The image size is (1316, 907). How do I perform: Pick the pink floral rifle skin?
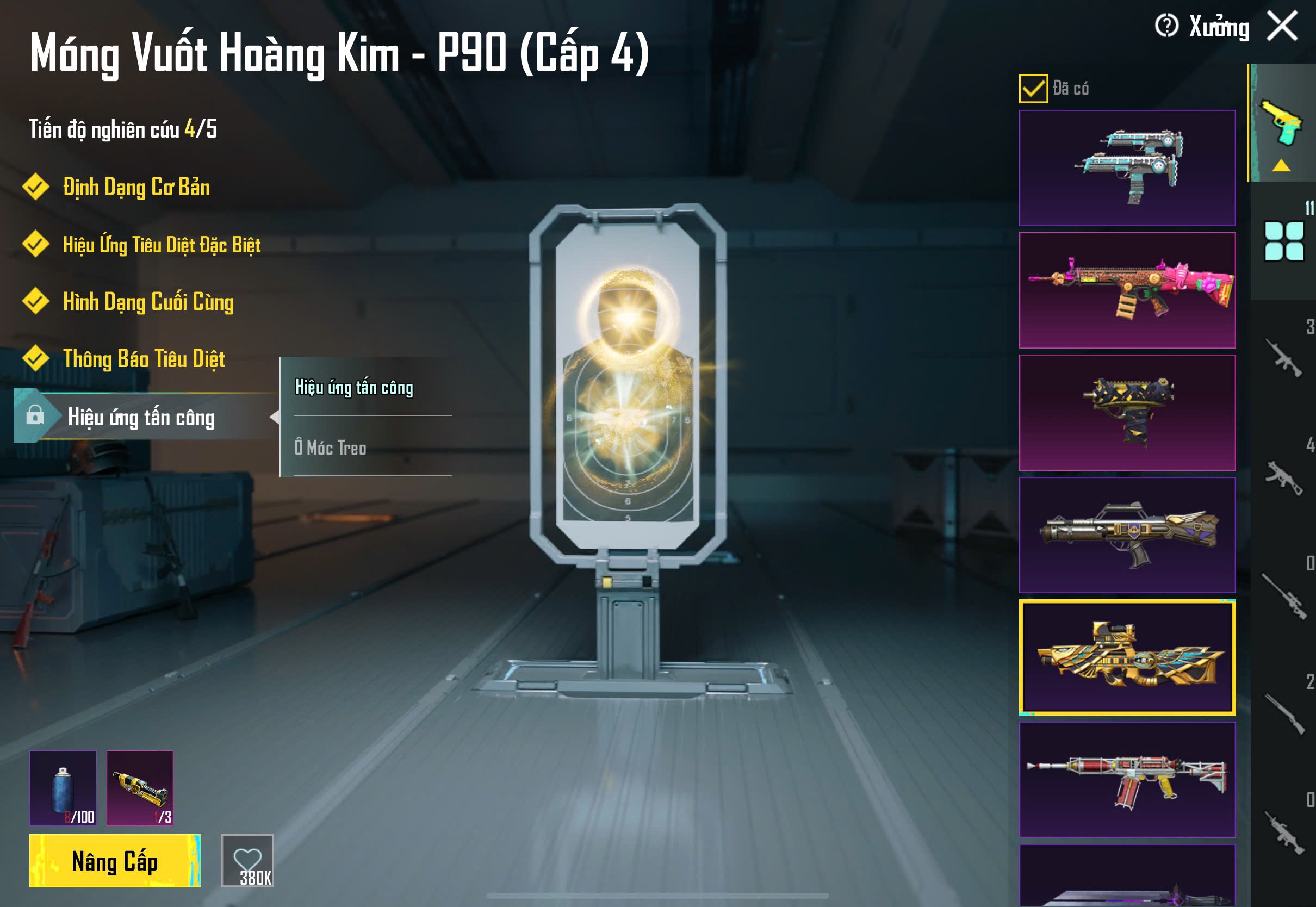[x=1127, y=290]
